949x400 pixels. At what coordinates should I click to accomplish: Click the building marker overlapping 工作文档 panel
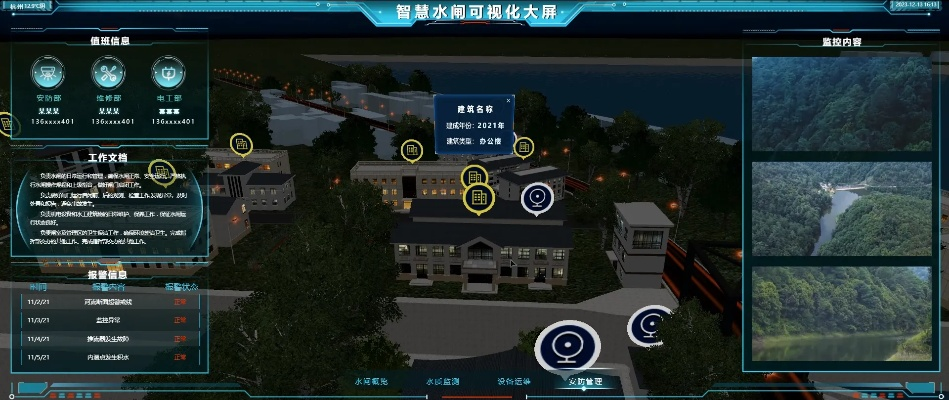(x=160, y=171)
